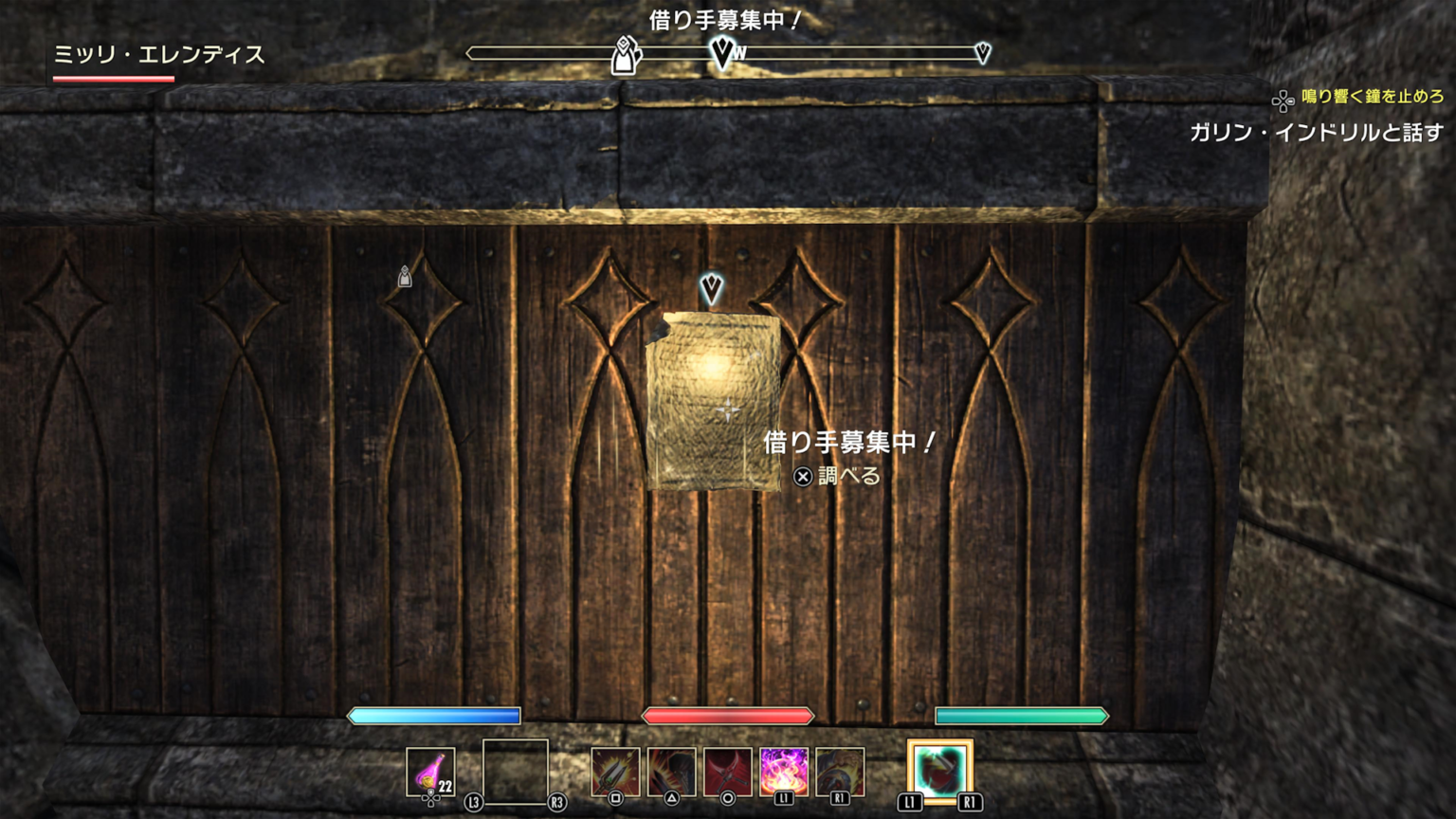Select the R1 ability icon in the hotbar
This screenshot has height=819, width=1456.
tap(839, 770)
